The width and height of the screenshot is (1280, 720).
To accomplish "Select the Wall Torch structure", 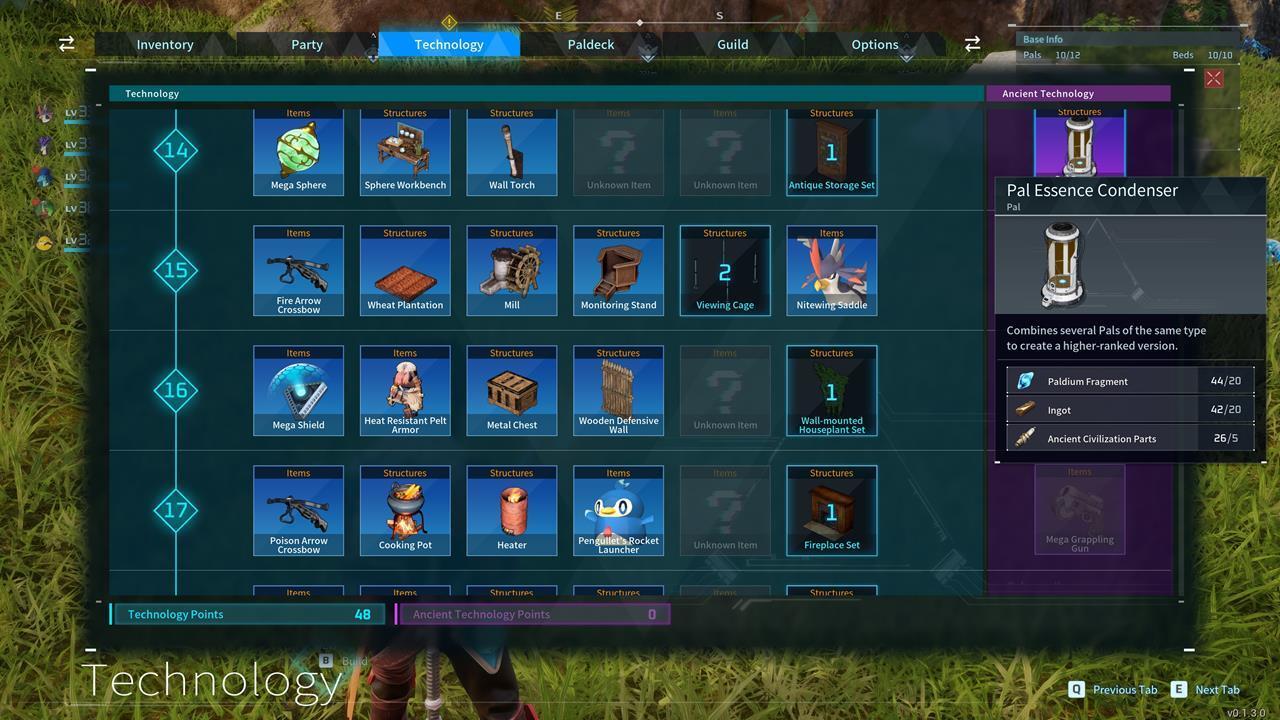I will (511, 150).
